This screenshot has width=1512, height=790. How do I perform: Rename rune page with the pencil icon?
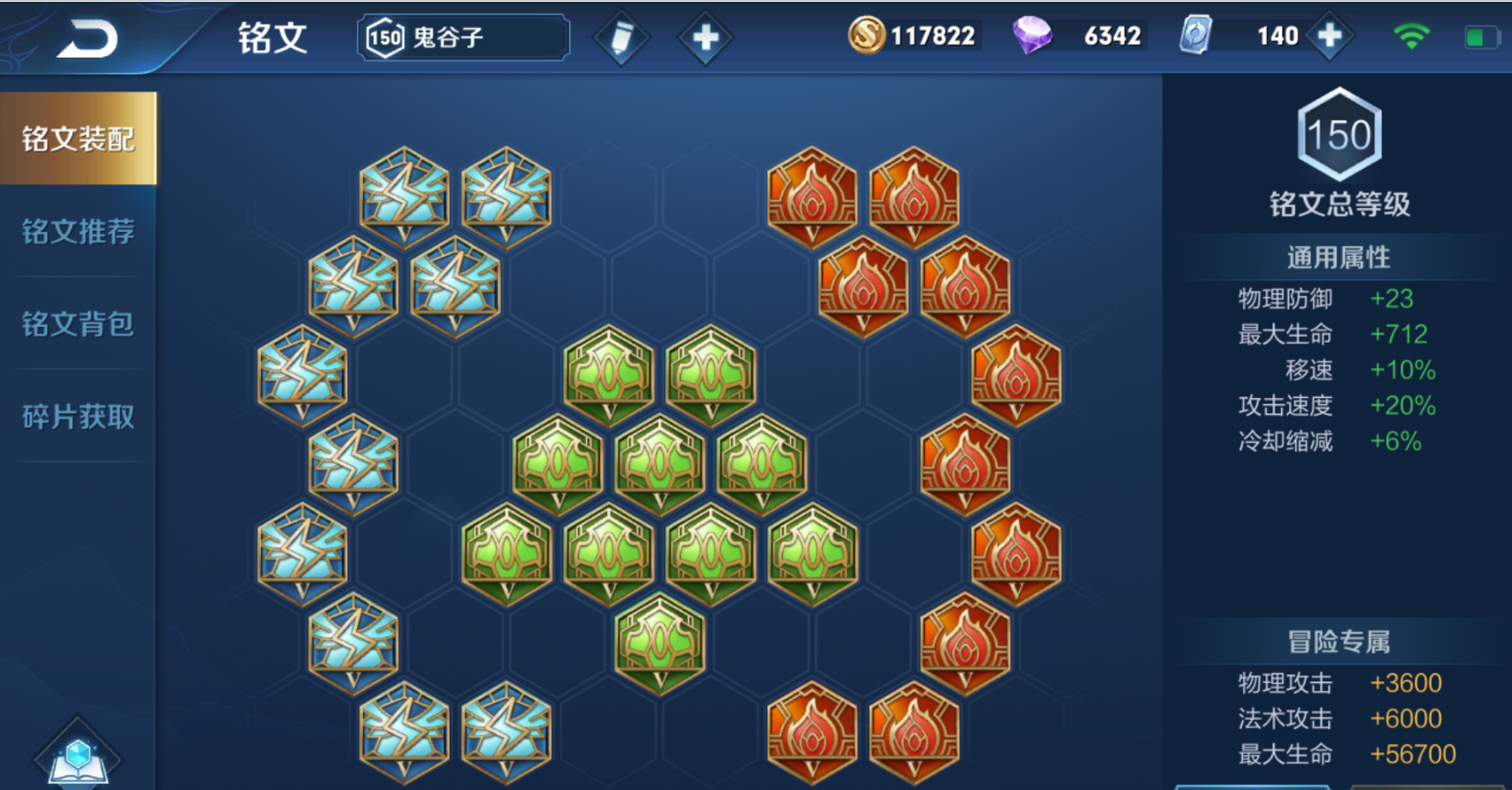[621, 38]
